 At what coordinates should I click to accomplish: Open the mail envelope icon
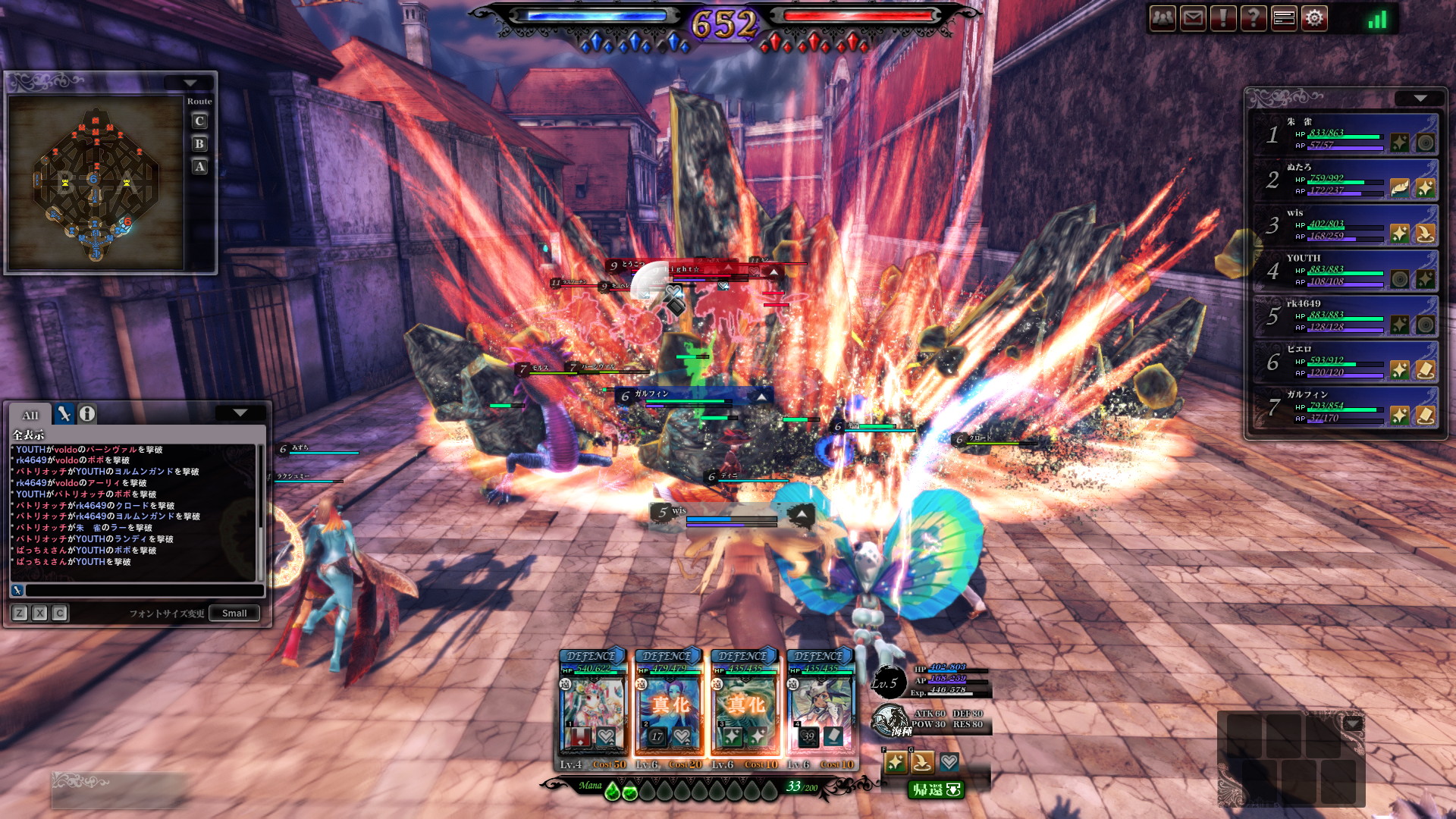pyautogui.click(x=1193, y=17)
